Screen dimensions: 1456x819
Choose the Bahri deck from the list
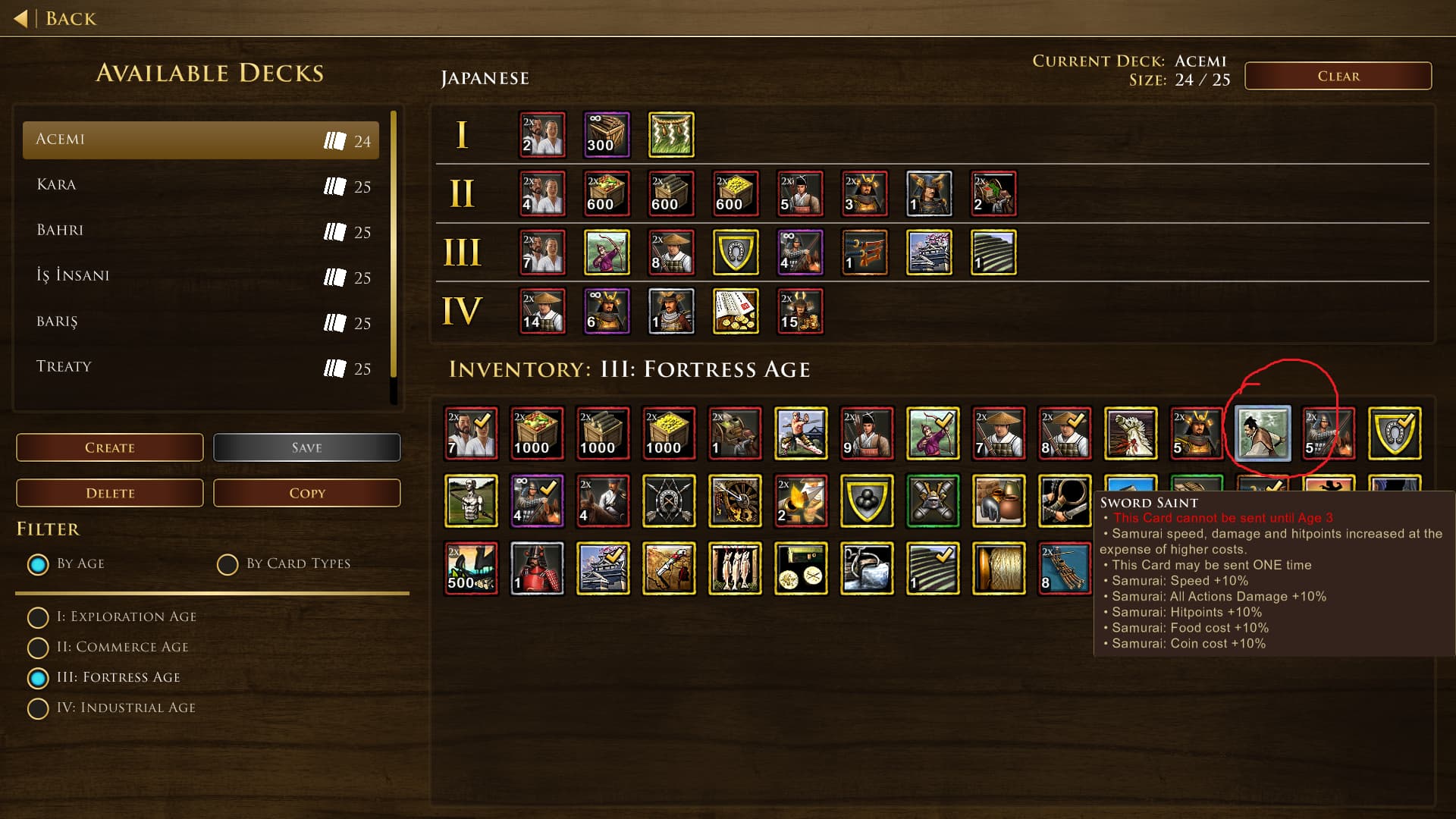tap(201, 231)
